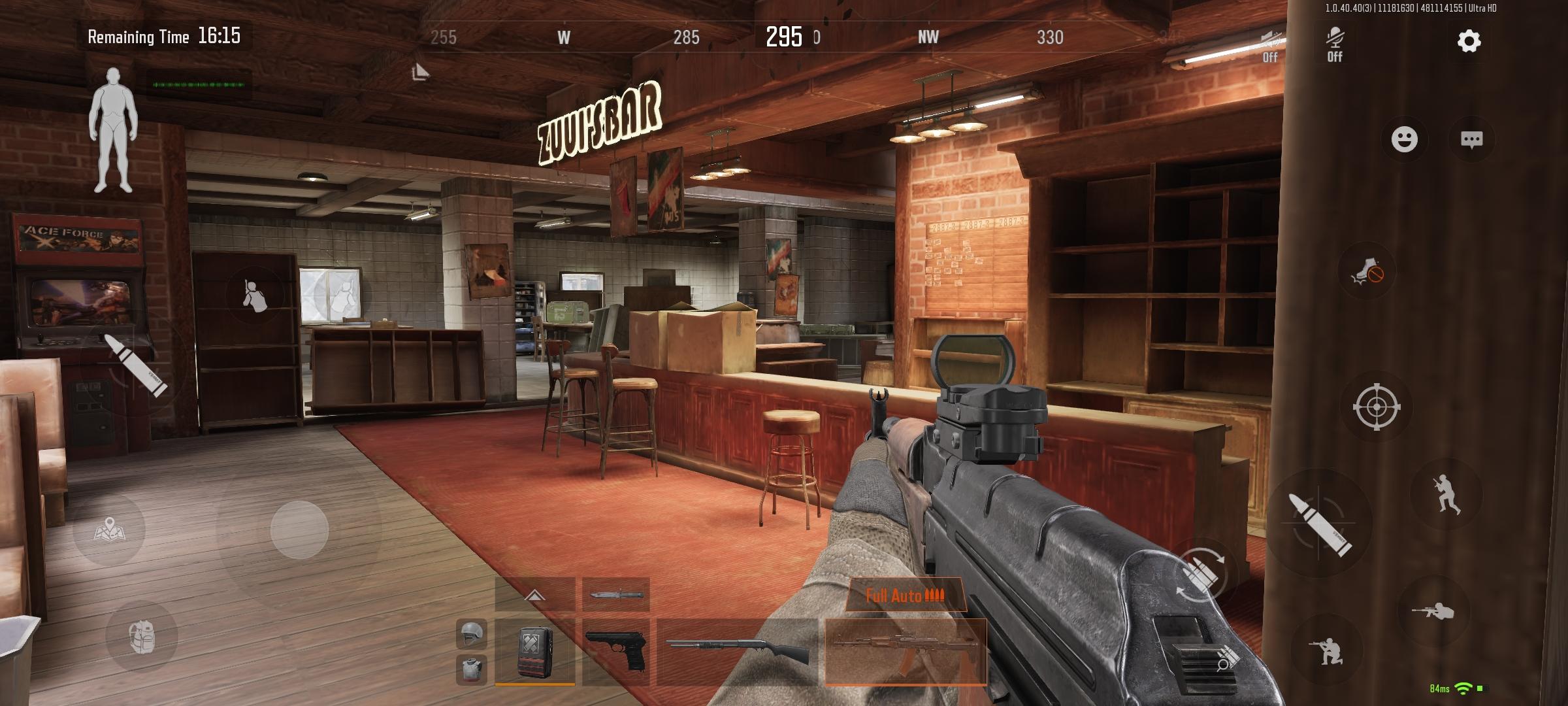Toggle the speaker Off button
Image resolution: width=1568 pixels, height=706 pixels.
click(1269, 44)
